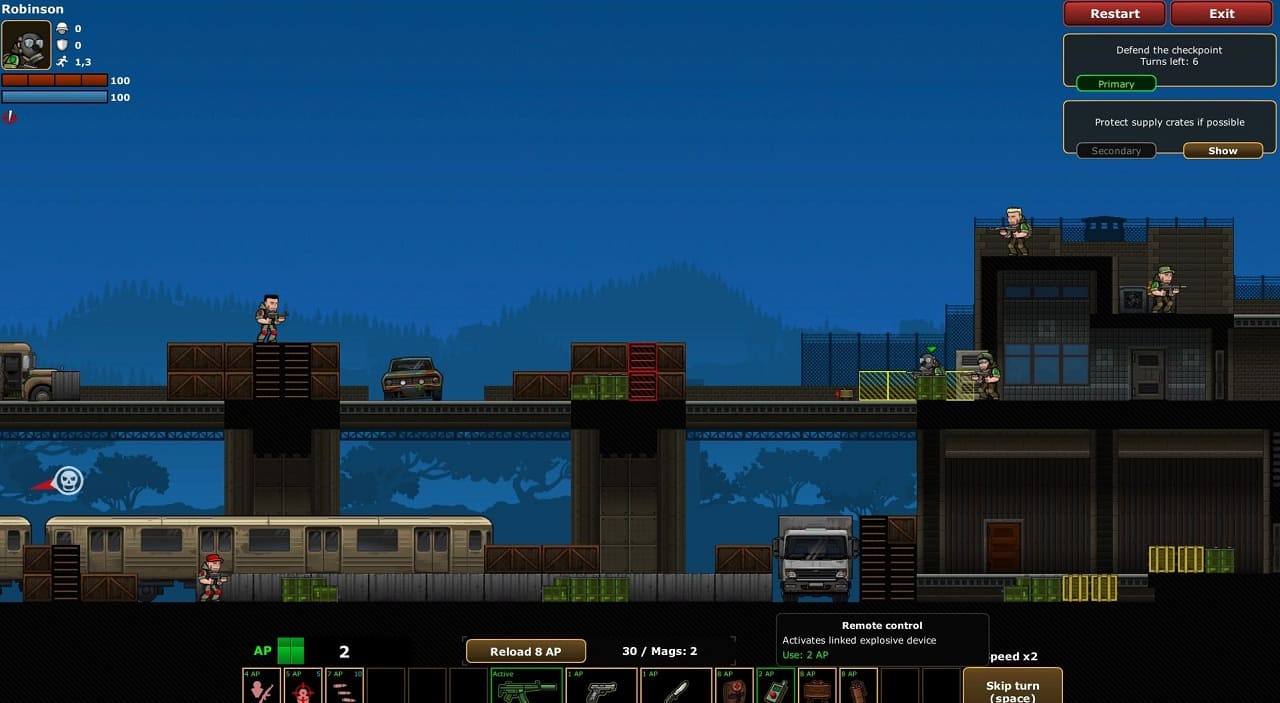Activate the 5 AP red target ability

303,687
